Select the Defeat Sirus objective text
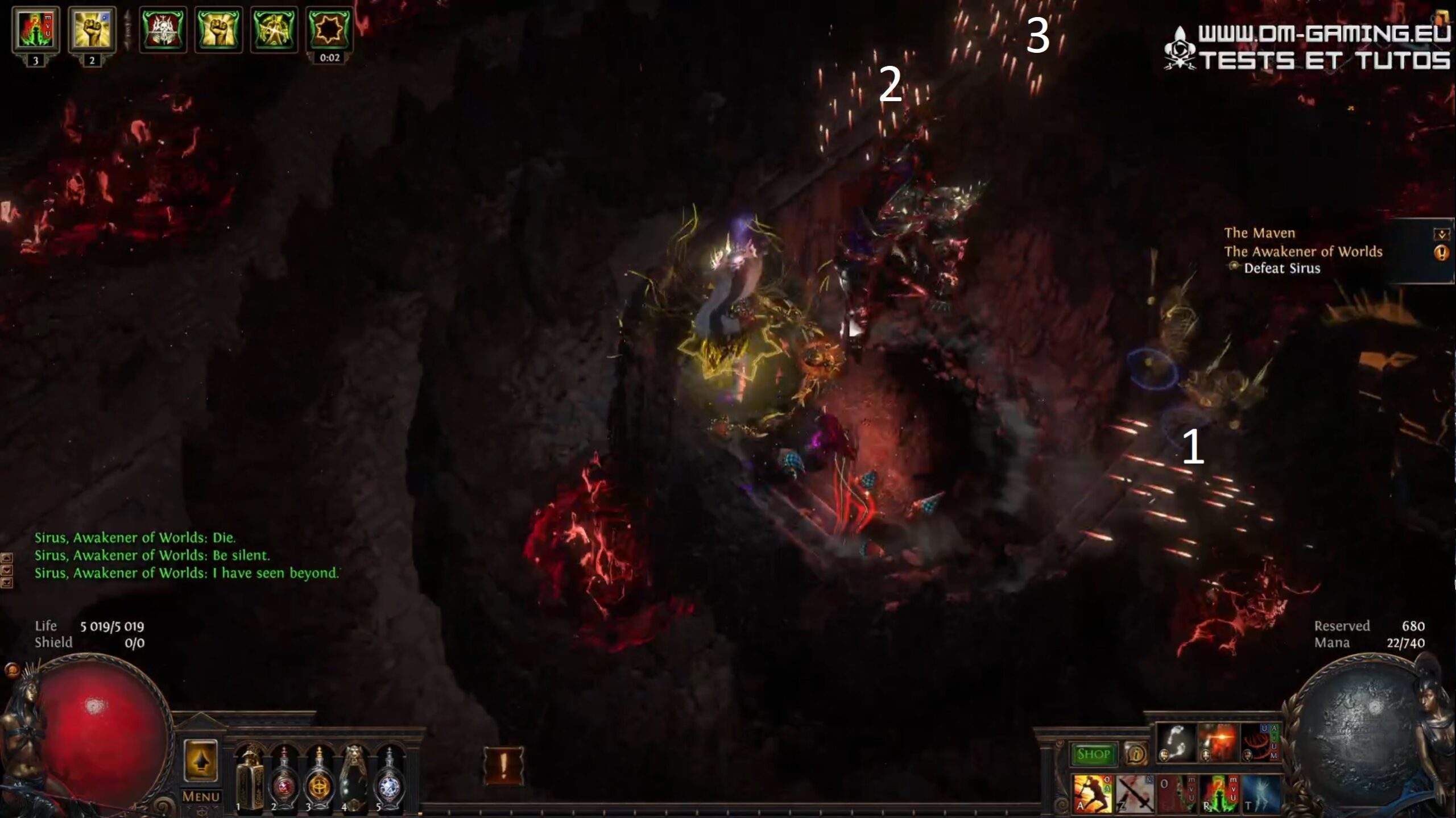 (1282, 271)
